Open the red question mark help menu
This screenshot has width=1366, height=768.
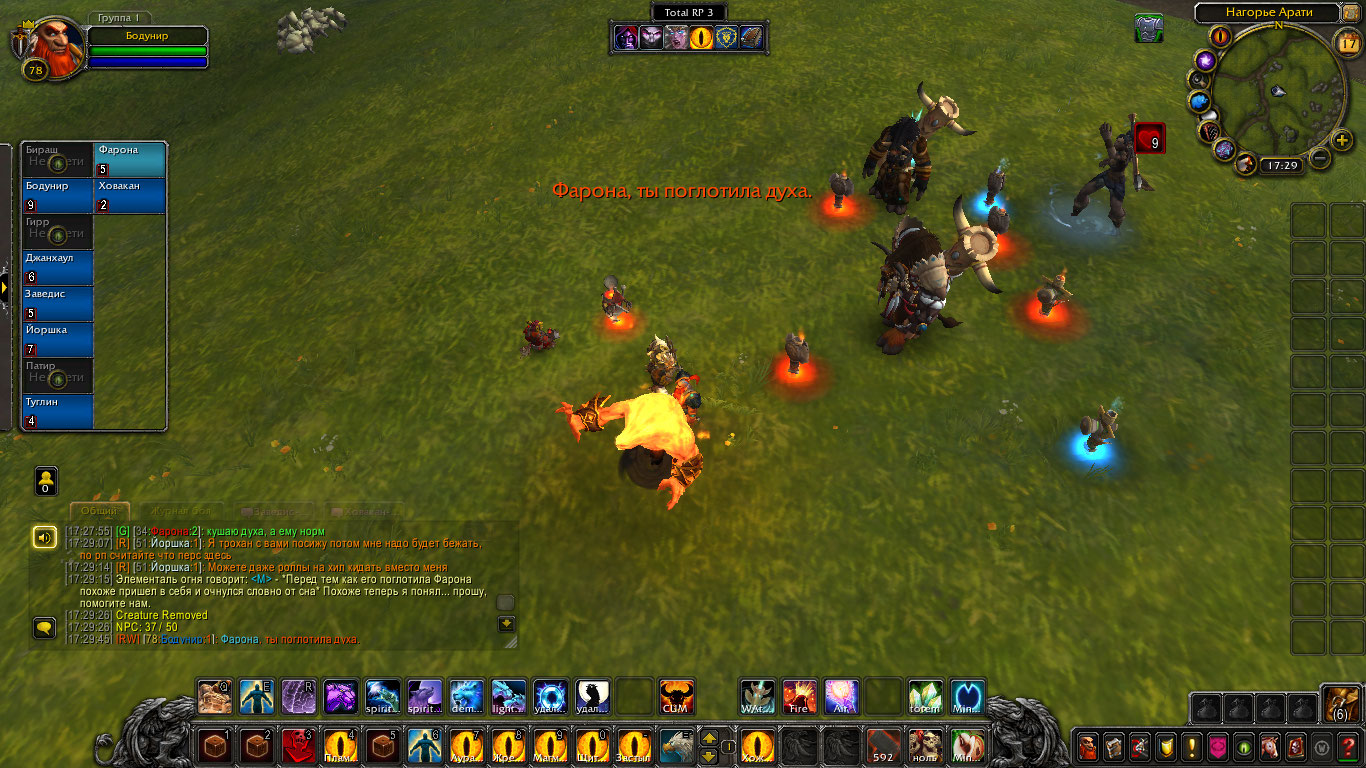coord(1347,746)
